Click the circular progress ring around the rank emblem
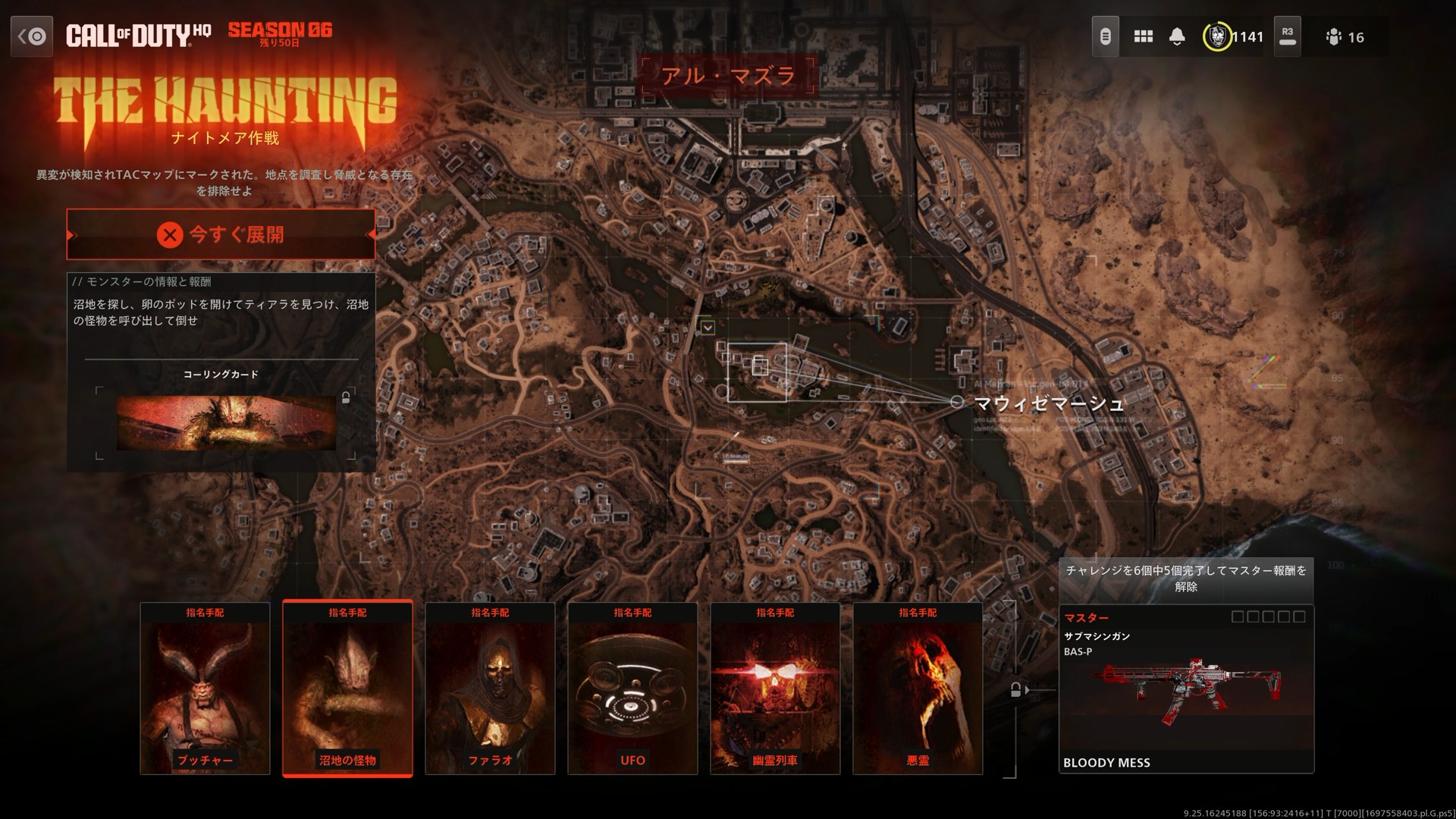The image size is (1456, 819). pyautogui.click(x=1216, y=36)
